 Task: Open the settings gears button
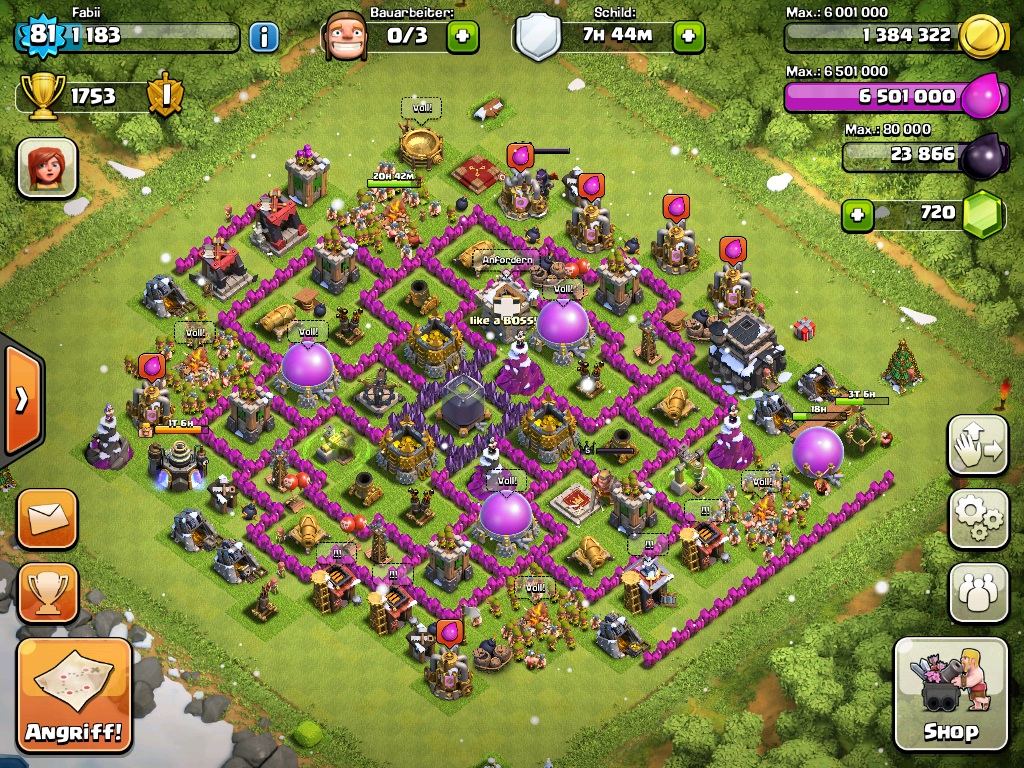pos(978,518)
